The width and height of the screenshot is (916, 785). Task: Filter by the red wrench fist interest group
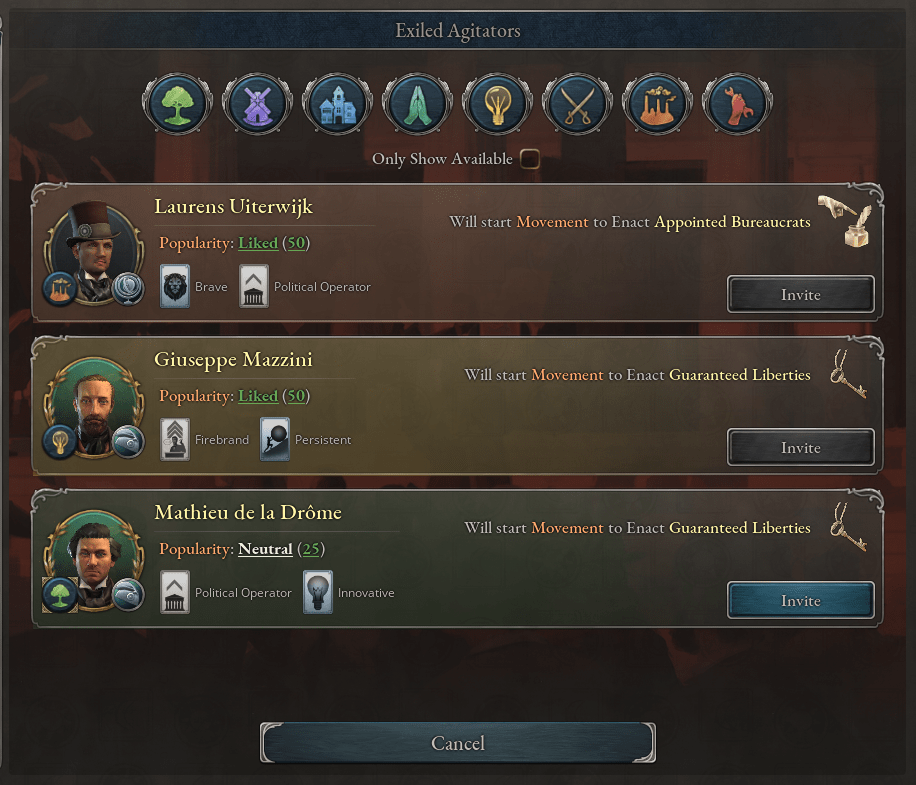click(x=737, y=103)
